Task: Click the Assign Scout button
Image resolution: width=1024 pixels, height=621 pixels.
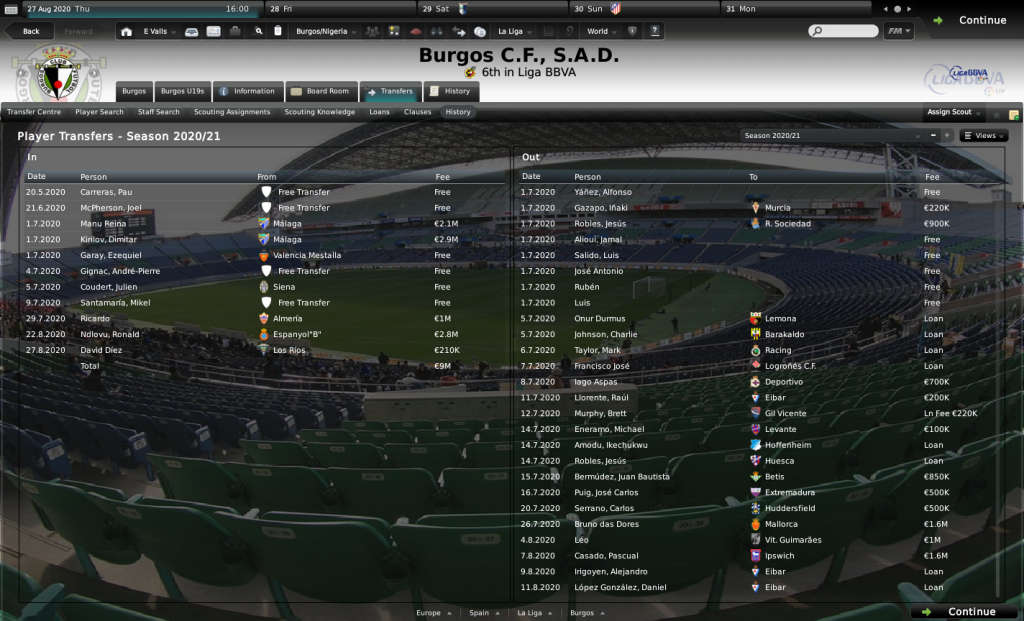Action: (x=950, y=112)
